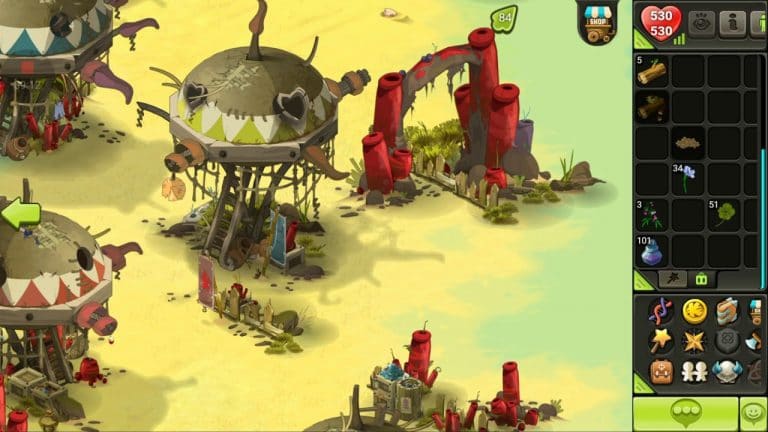768x432 pixels.
Task: Switch to the green backpack inventory tab
Action: [x=701, y=280]
